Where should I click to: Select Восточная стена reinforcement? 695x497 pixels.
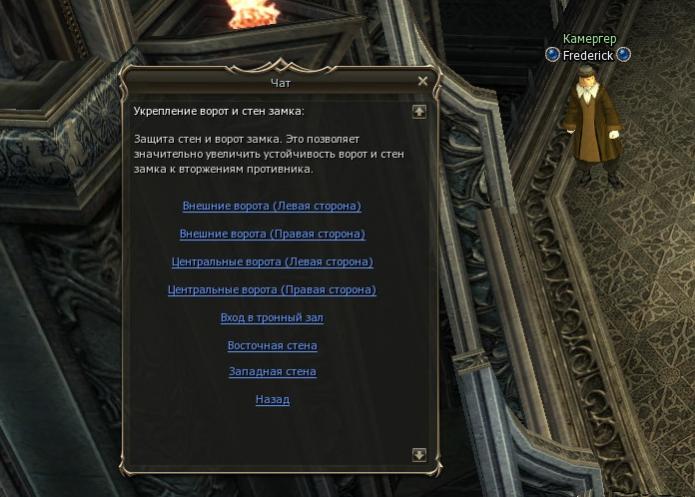coord(272,346)
